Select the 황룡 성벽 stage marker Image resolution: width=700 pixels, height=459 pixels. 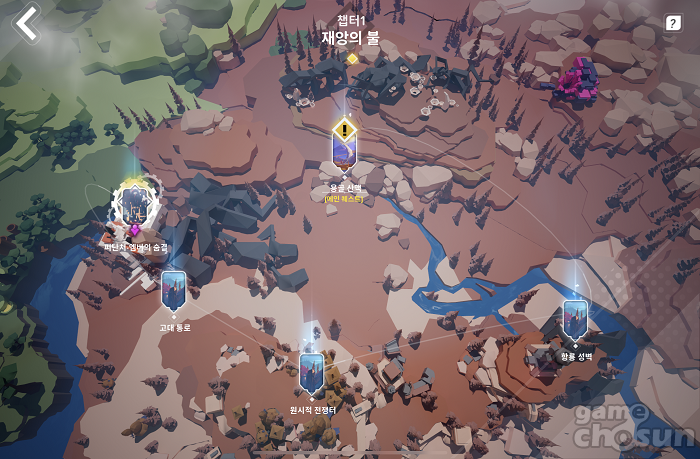tap(574, 319)
